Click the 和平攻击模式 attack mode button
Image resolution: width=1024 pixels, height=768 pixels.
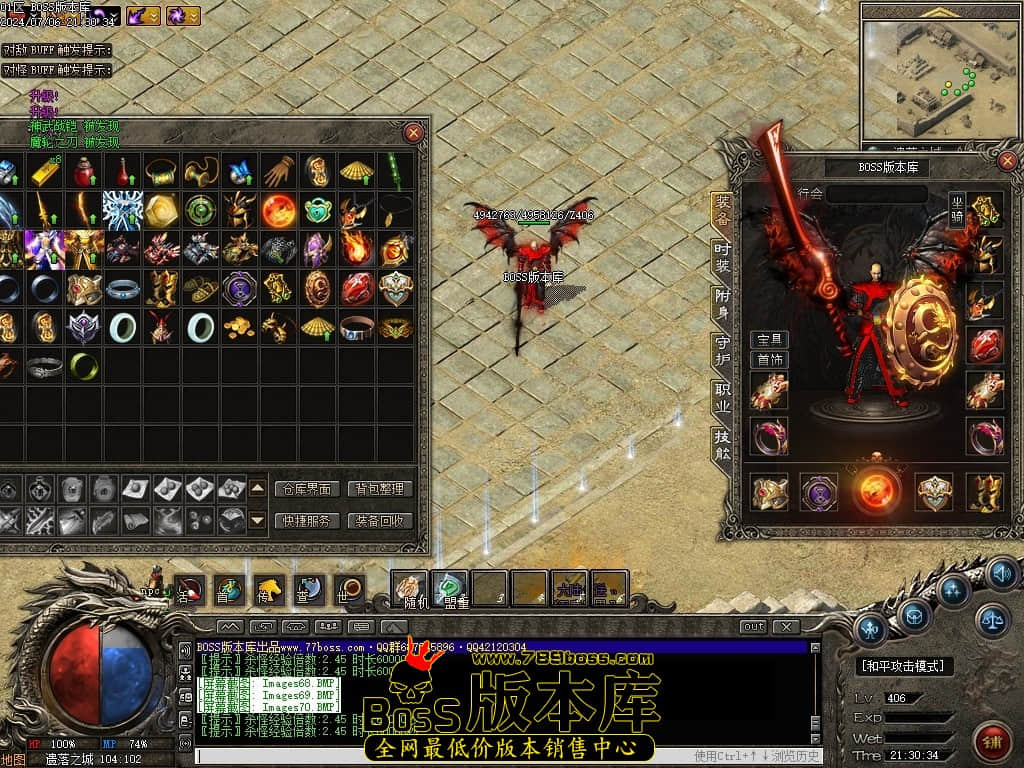tap(905, 666)
